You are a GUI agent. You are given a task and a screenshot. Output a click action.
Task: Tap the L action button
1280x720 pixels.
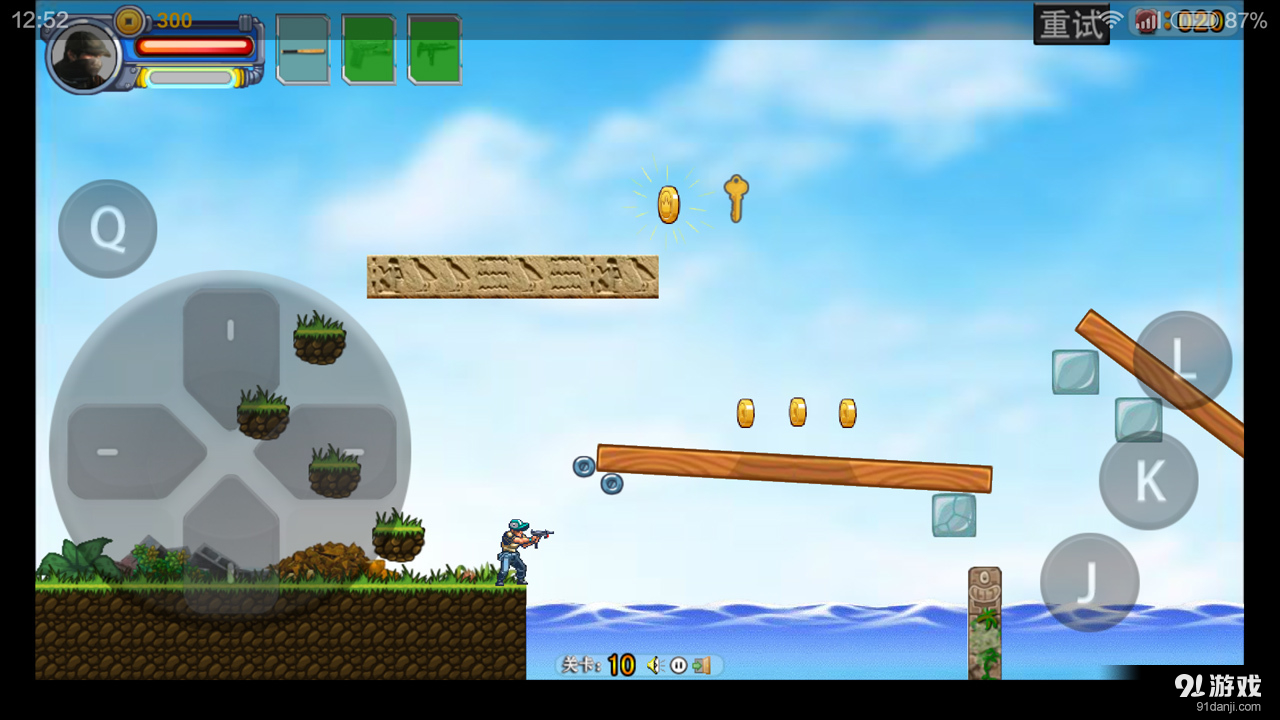point(1182,360)
